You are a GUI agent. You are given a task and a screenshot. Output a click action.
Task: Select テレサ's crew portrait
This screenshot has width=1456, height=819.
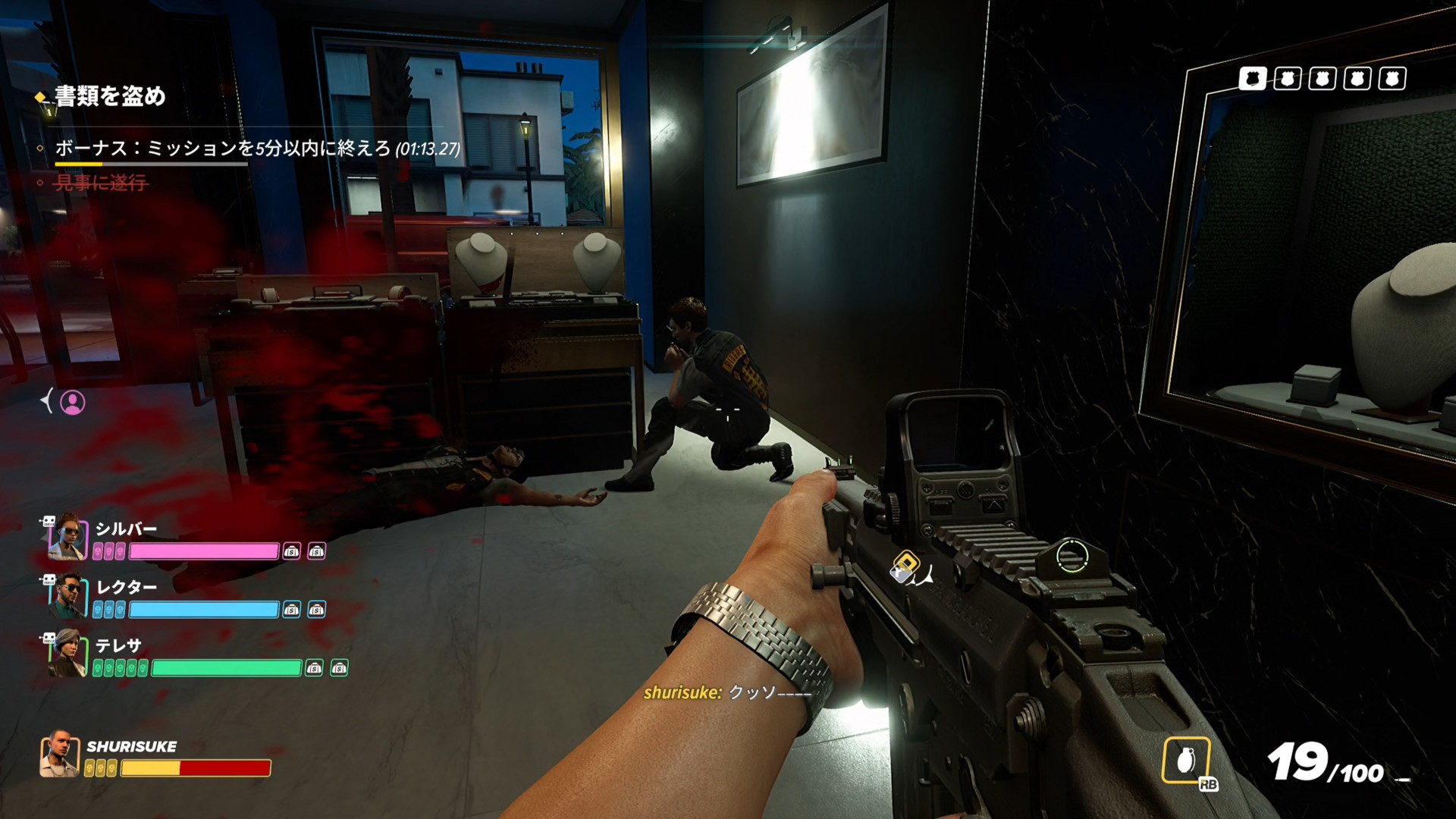pos(67,653)
